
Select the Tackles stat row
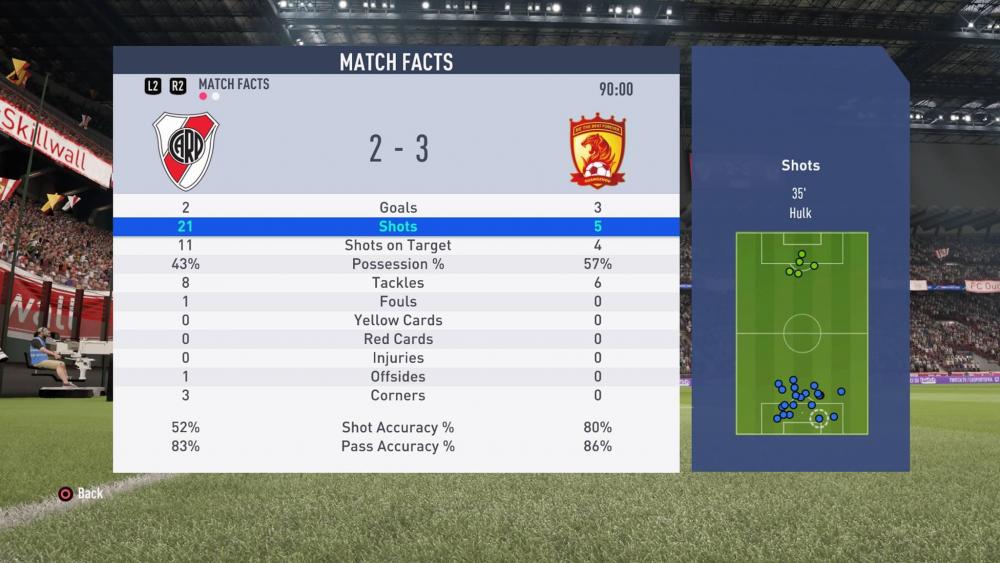[x=398, y=283]
